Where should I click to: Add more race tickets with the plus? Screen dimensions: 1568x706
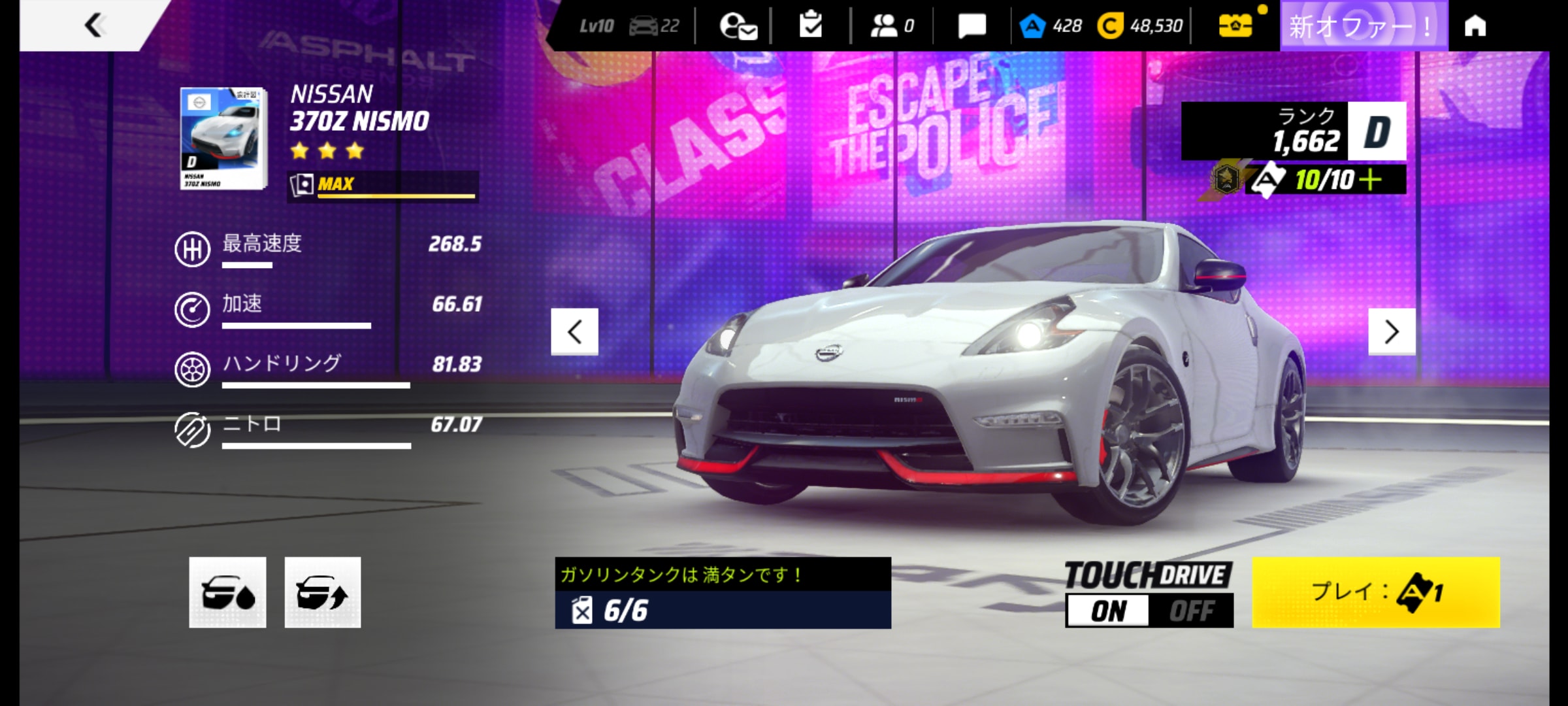pos(1370,180)
